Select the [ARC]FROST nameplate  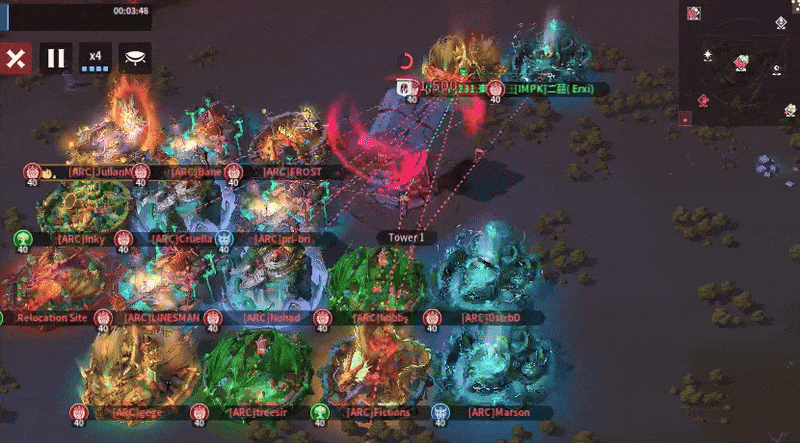click(289, 171)
